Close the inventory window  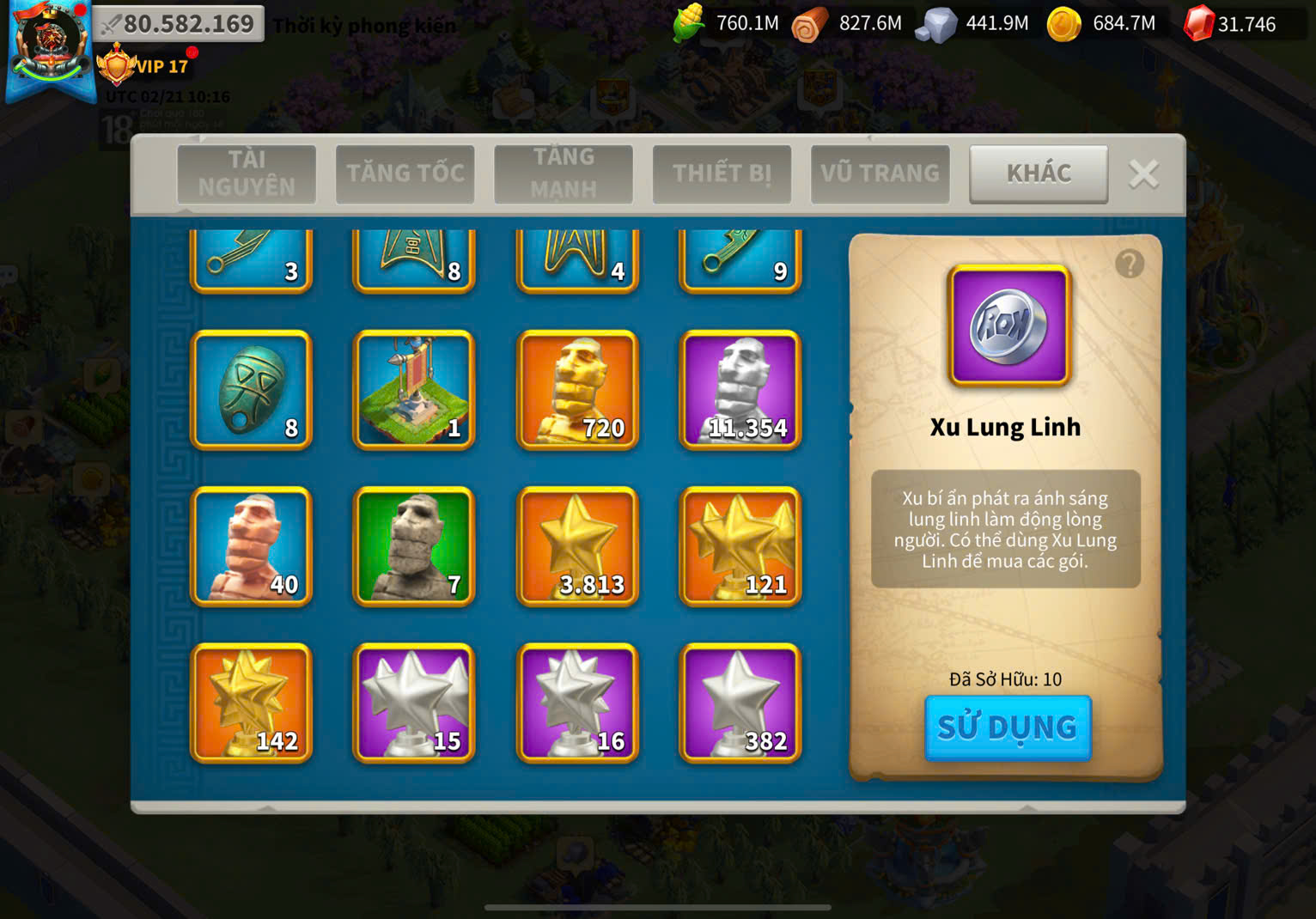(1143, 174)
